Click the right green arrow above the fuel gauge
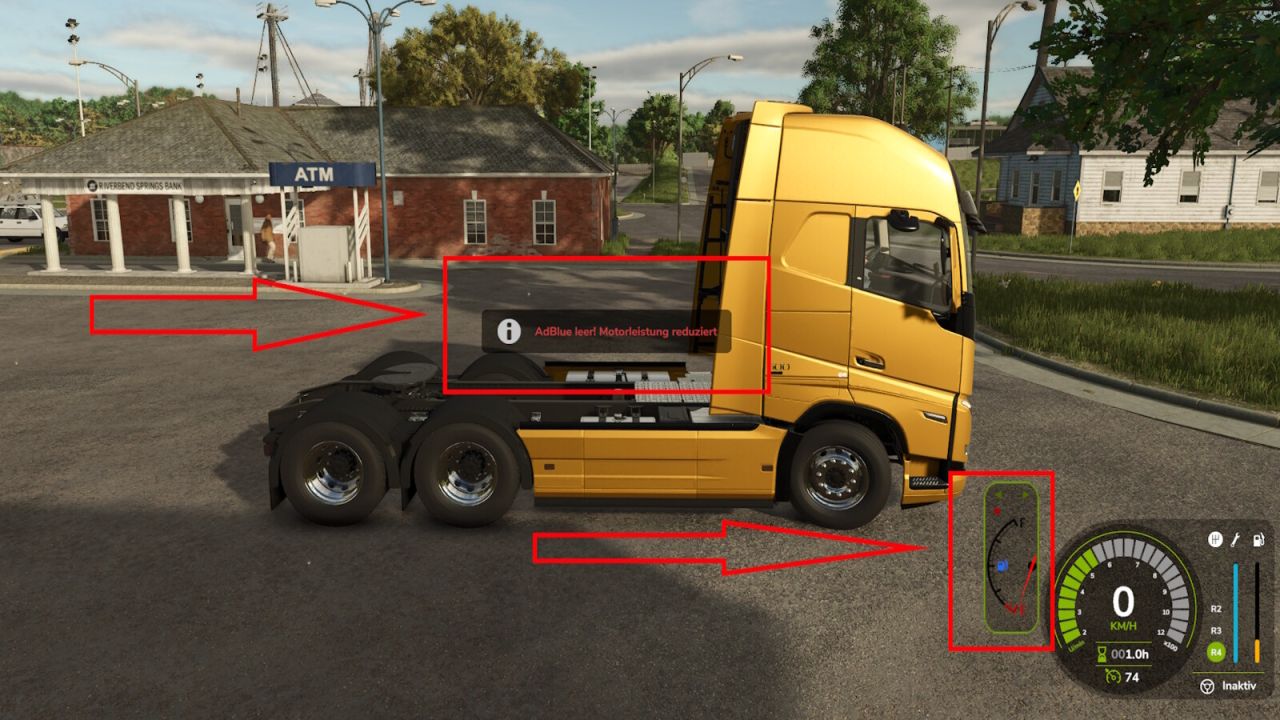The image size is (1280, 720). coord(1025,495)
